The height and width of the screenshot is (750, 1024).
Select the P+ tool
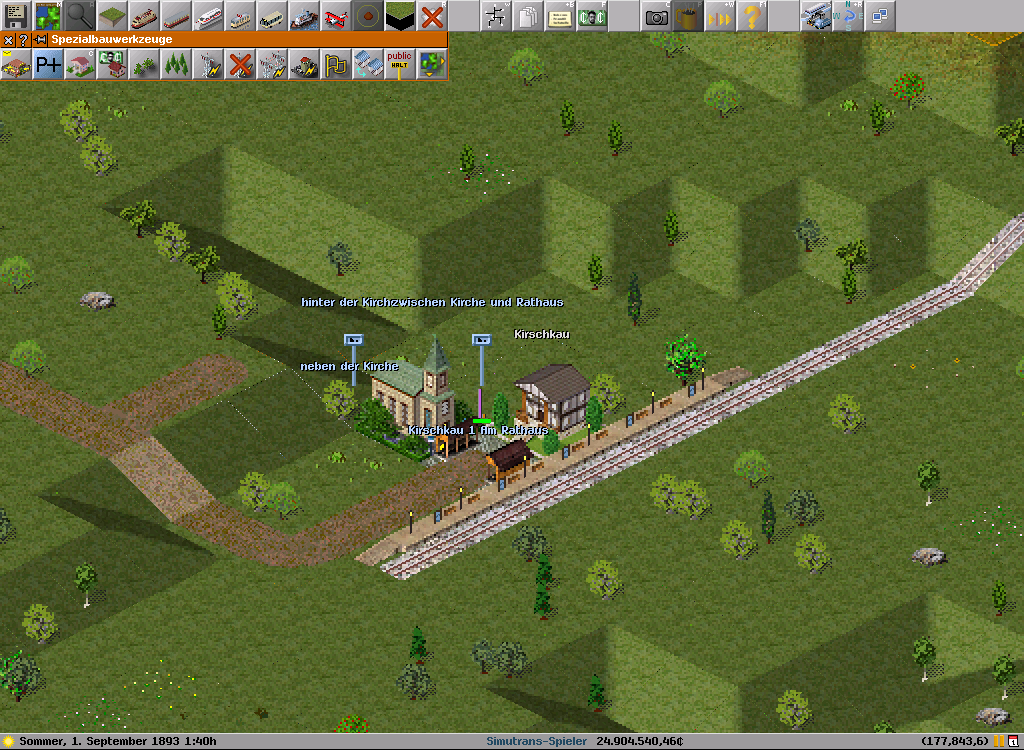48,65
